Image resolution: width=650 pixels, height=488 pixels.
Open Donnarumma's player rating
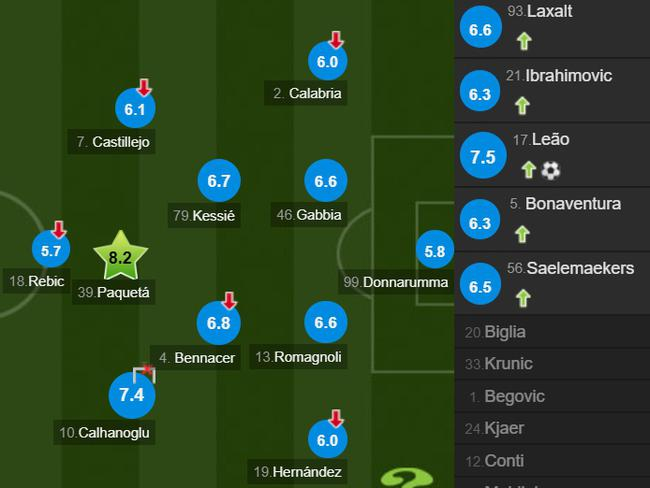(434, 252)
